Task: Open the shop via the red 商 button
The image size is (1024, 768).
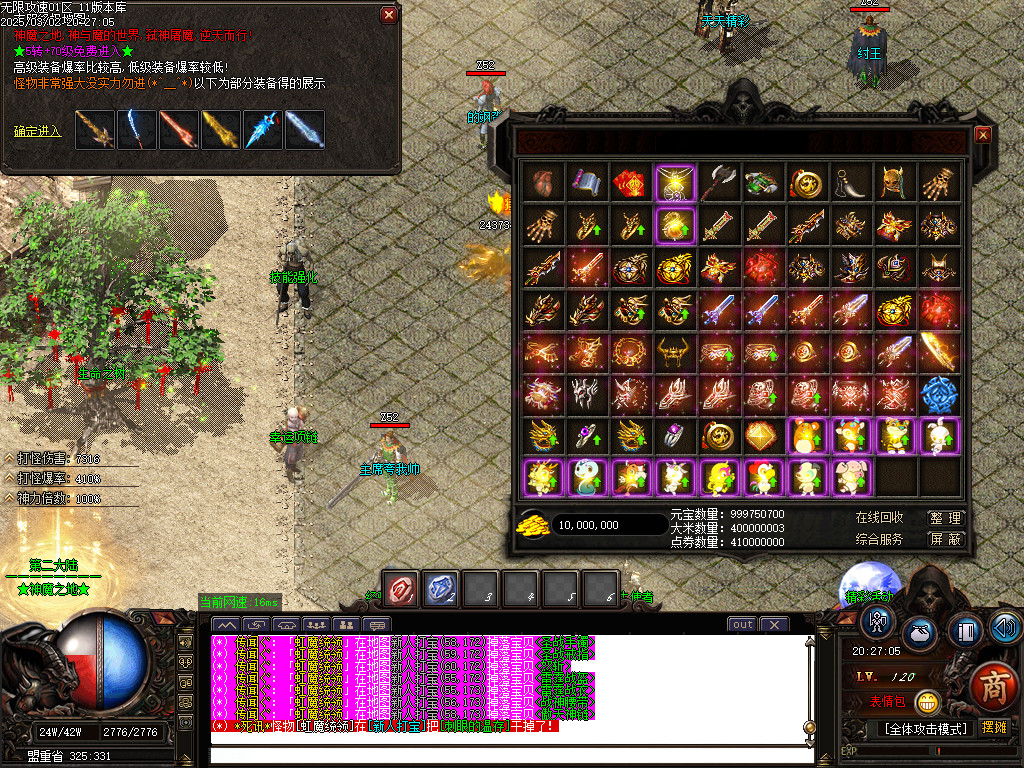Action: click(994, 689)
